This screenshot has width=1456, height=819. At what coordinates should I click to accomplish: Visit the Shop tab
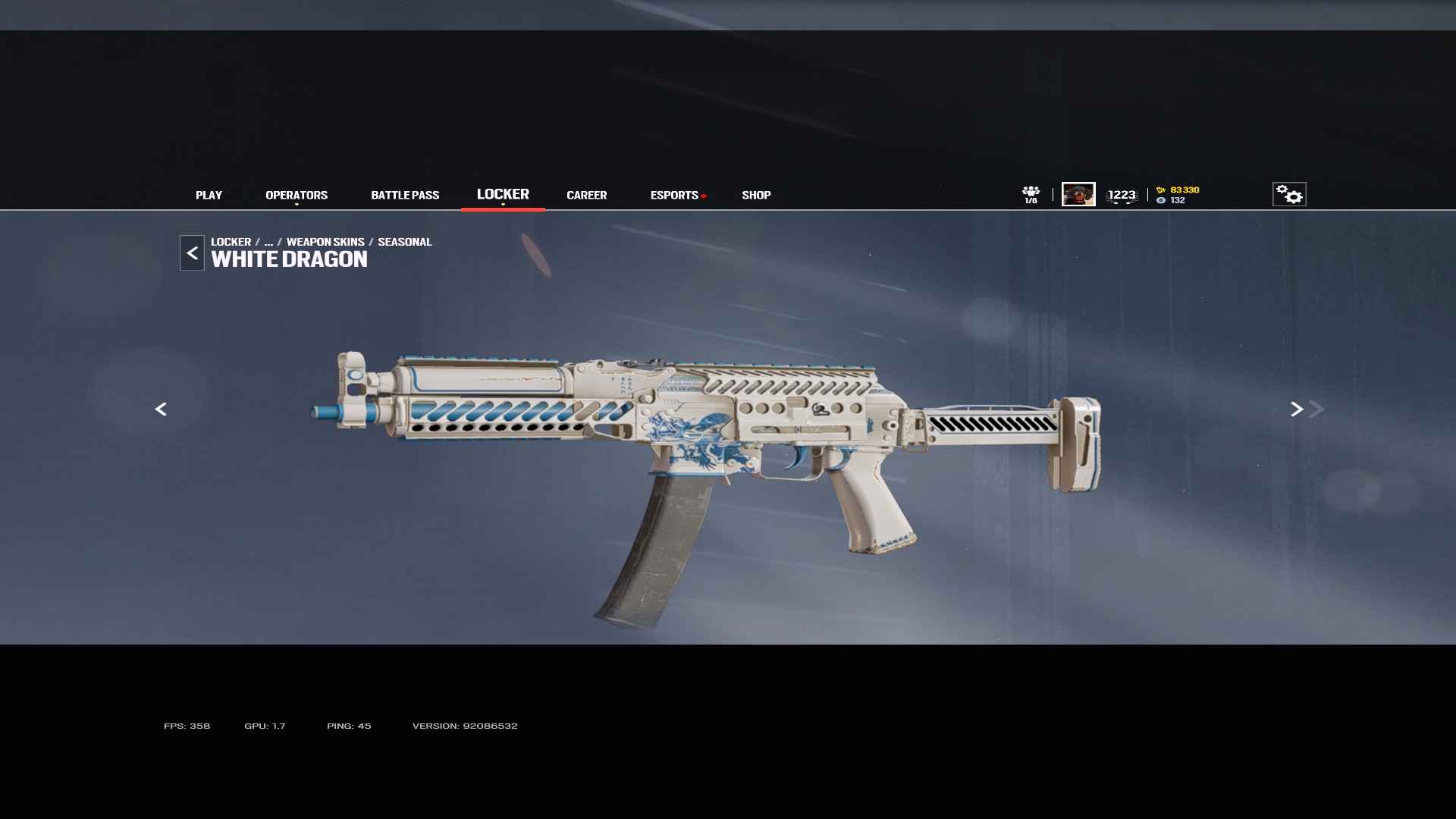756,195
